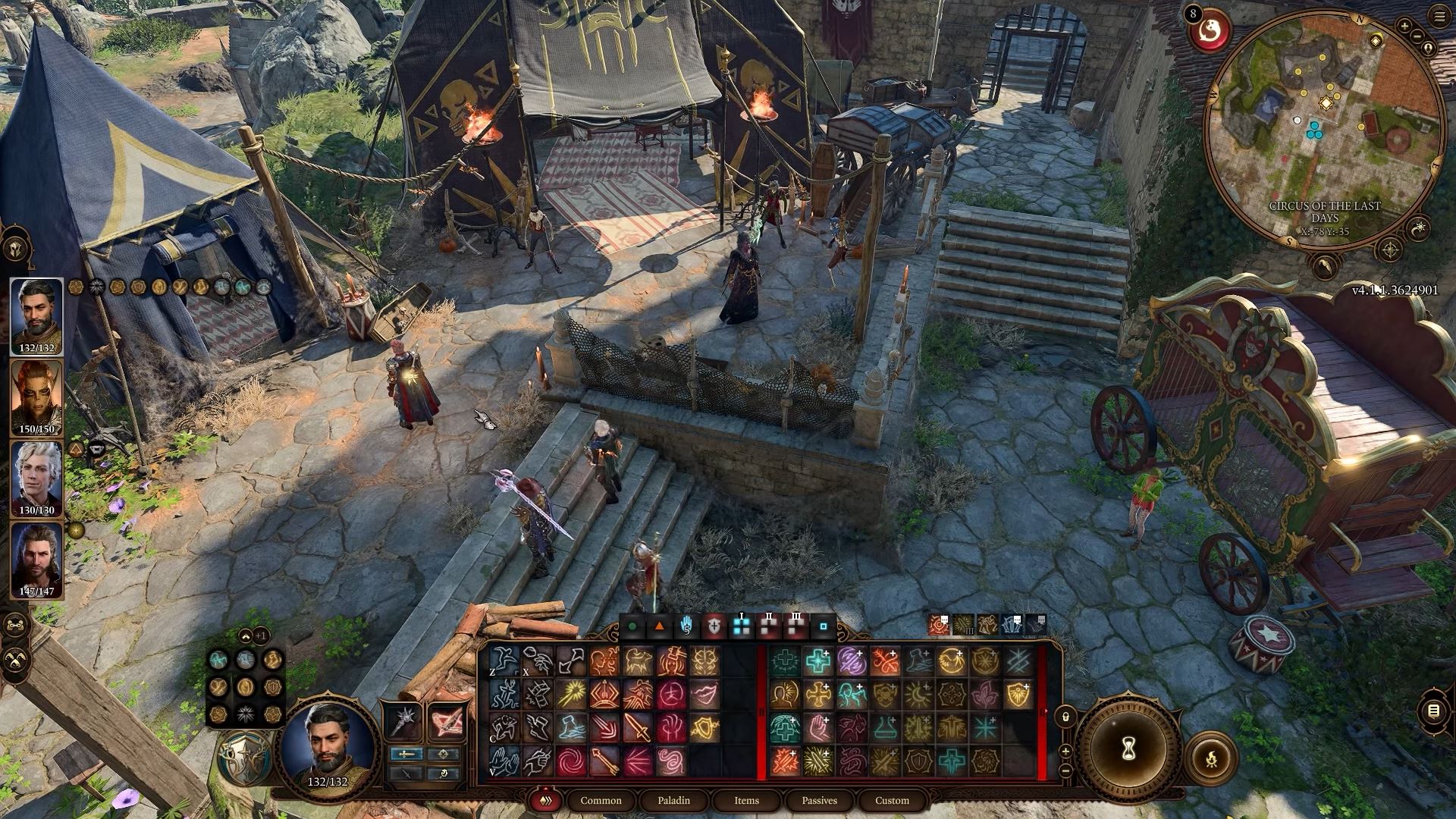
Task: Select the white-haired companion portrait
Action: coord(36,478)
